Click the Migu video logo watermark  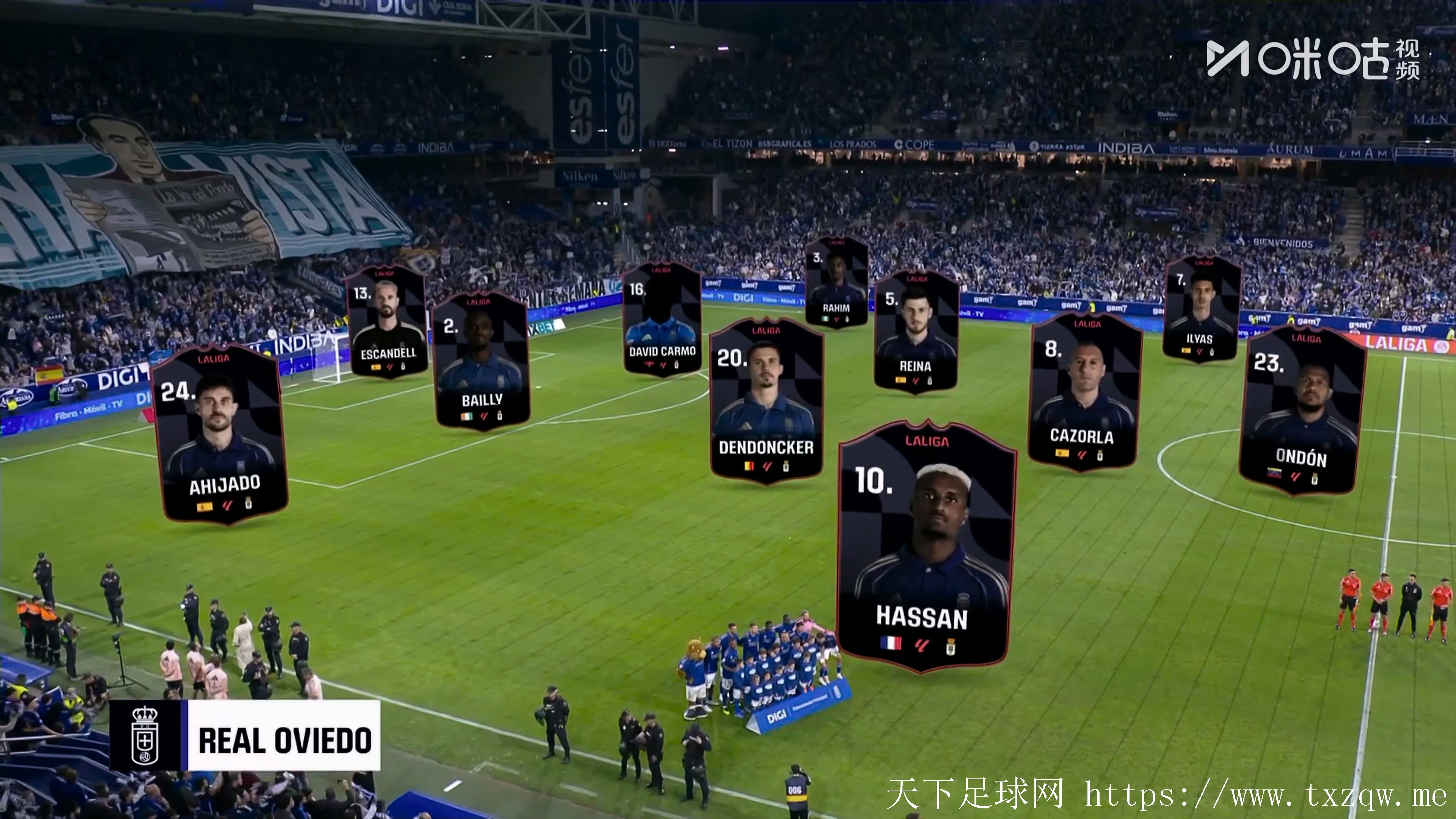pyautogui.click(x=1312, y=59)
